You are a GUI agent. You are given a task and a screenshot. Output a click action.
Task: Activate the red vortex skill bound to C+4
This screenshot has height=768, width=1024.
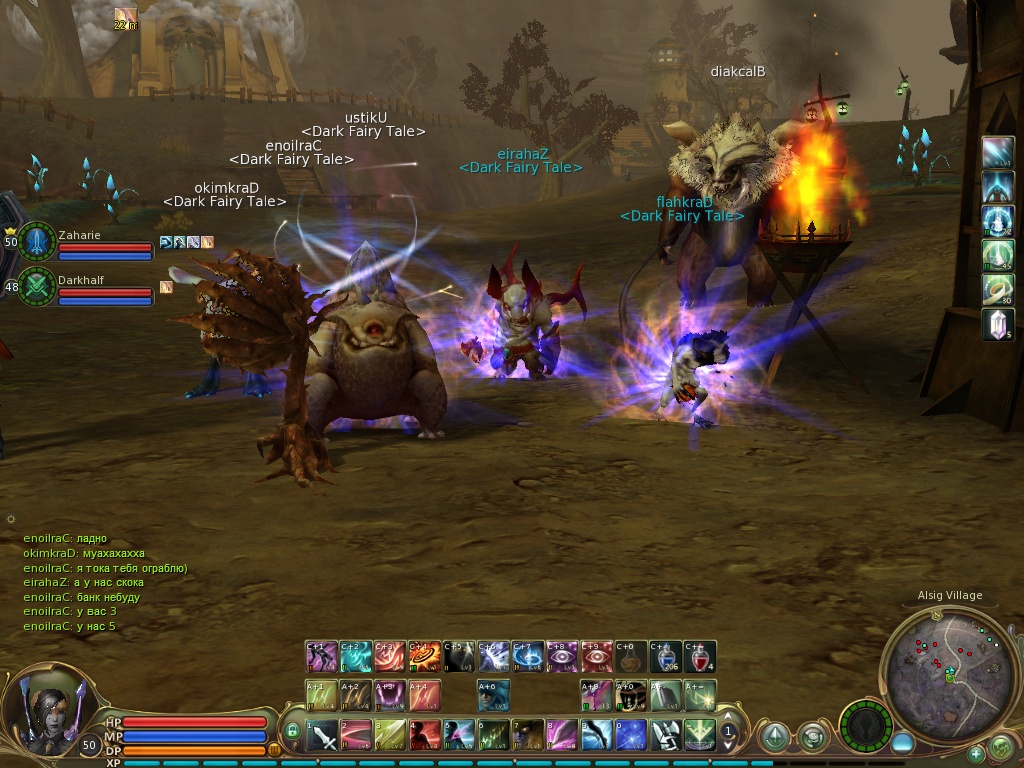coord(424,656)
